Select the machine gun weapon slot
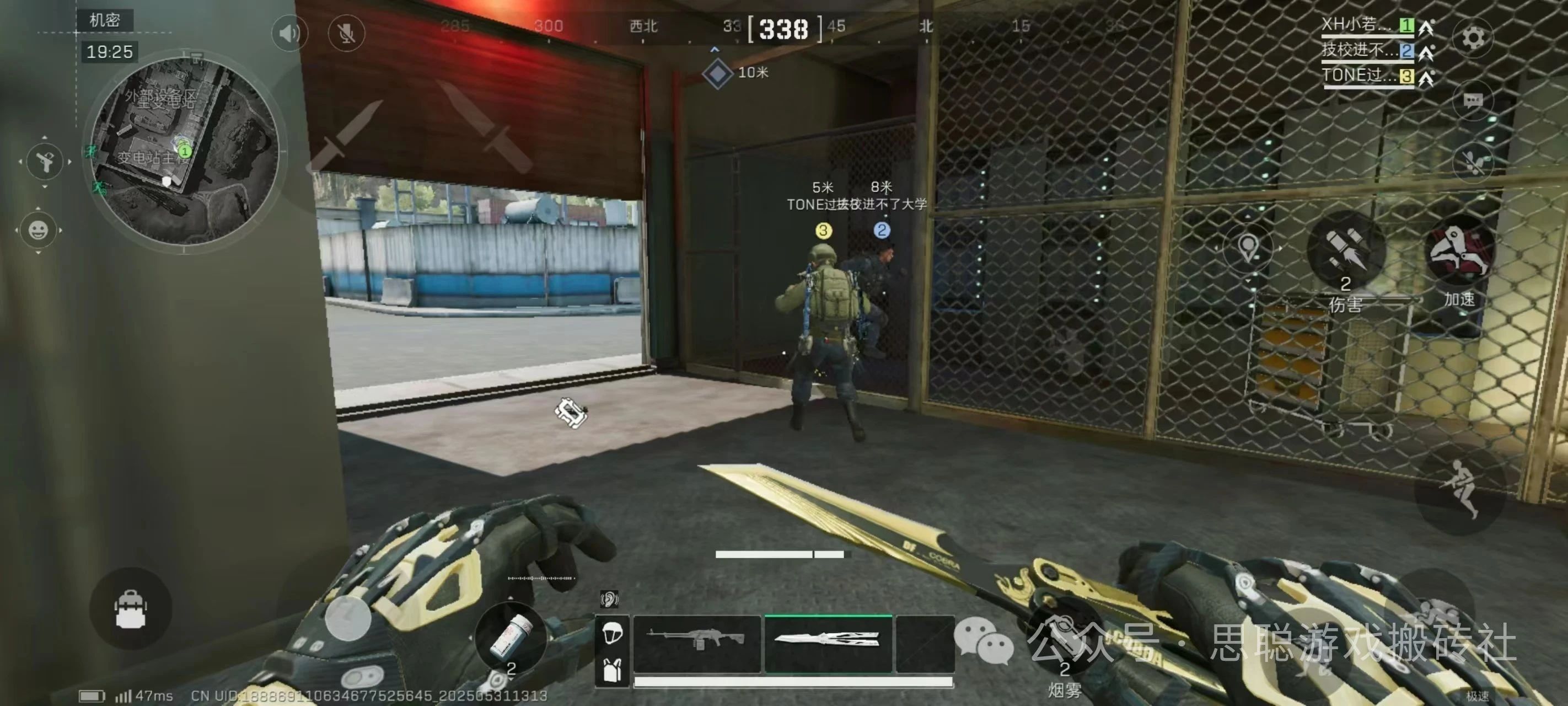Viewport: 1568px width, 706px height. pyautogui.click(x=697, y=643)
